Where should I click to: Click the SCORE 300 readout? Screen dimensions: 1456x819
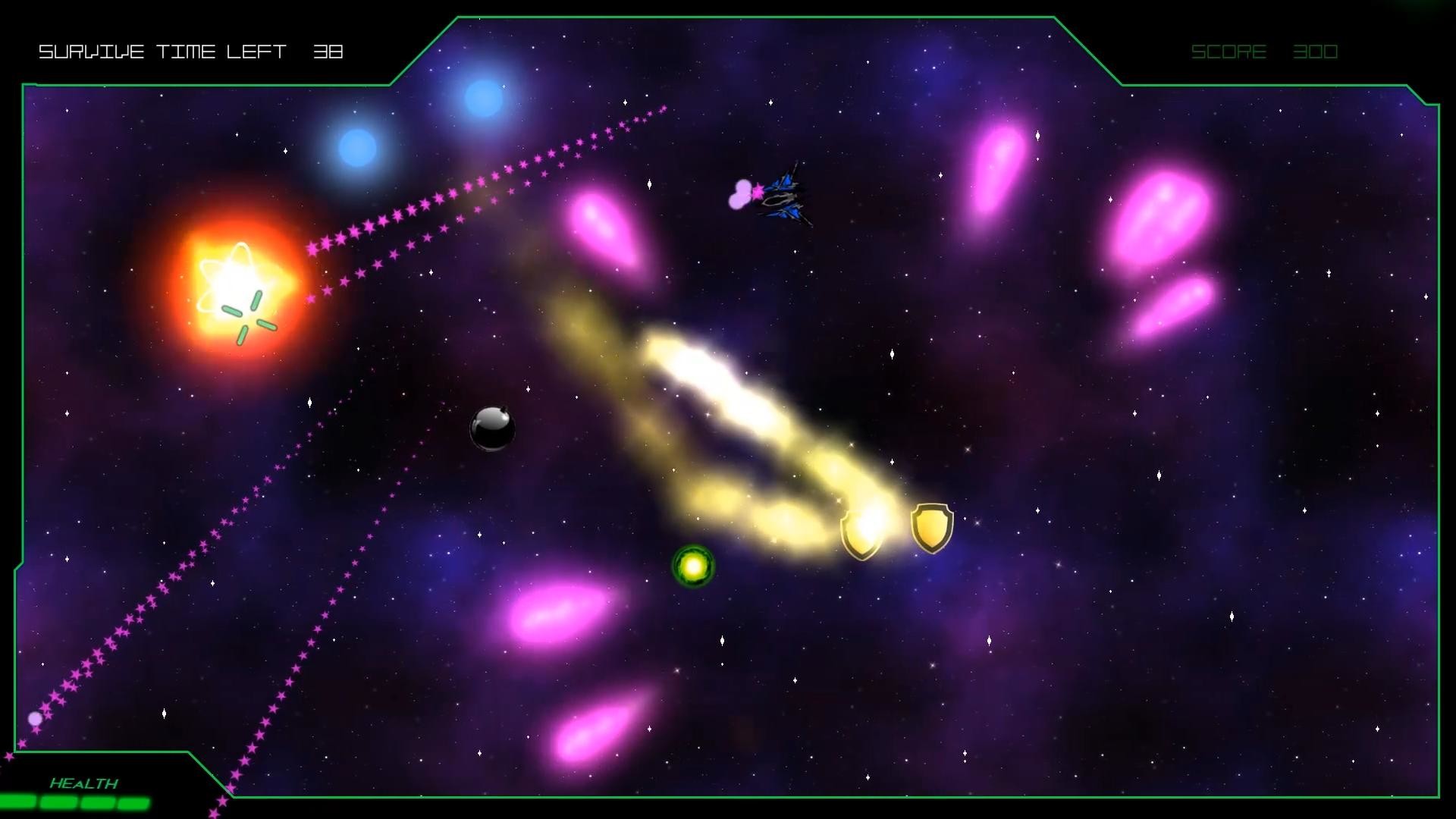click(x=1265, y=52)
